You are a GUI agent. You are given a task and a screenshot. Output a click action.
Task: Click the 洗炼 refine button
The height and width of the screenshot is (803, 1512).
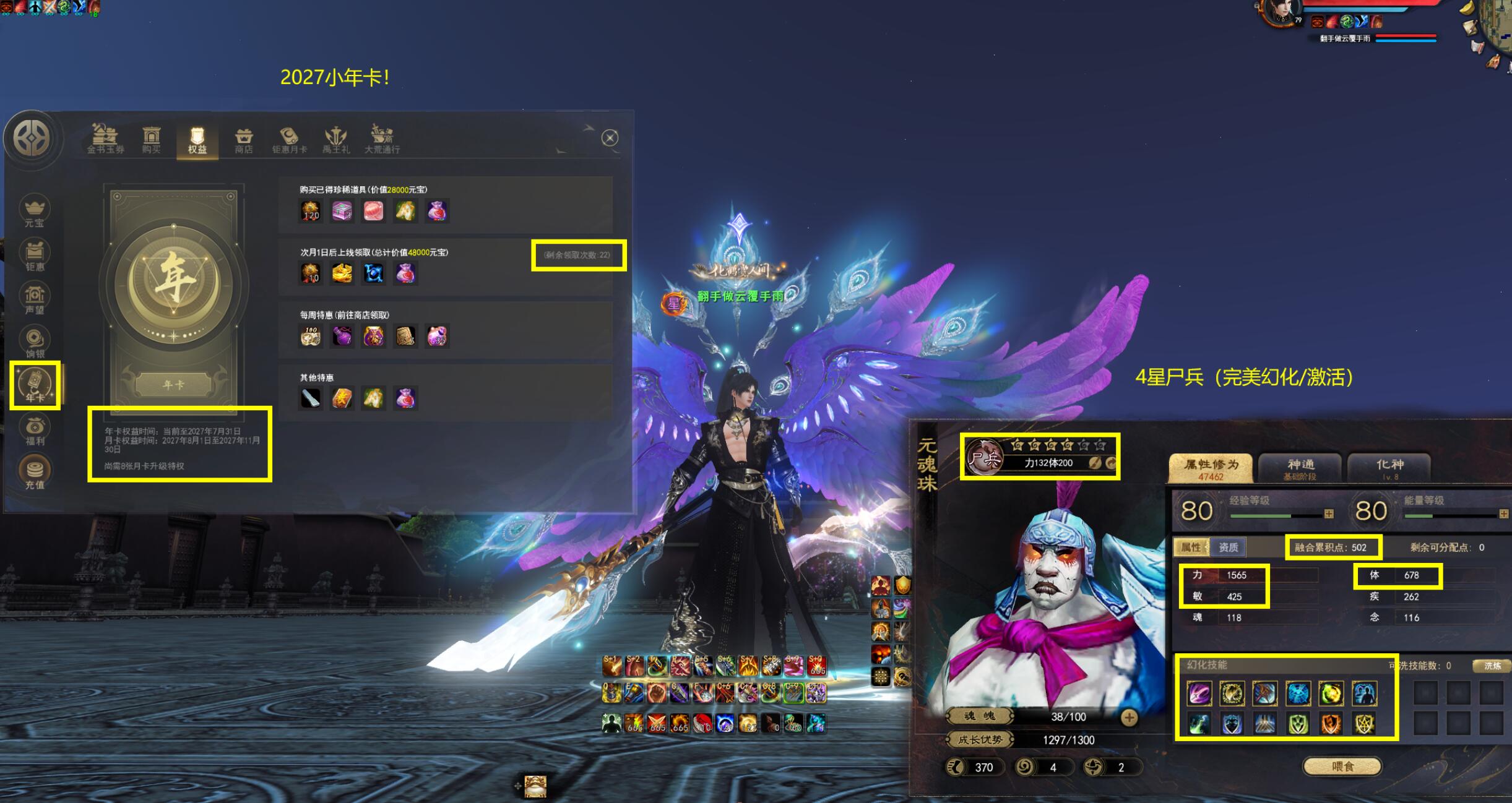[1492, 666]
